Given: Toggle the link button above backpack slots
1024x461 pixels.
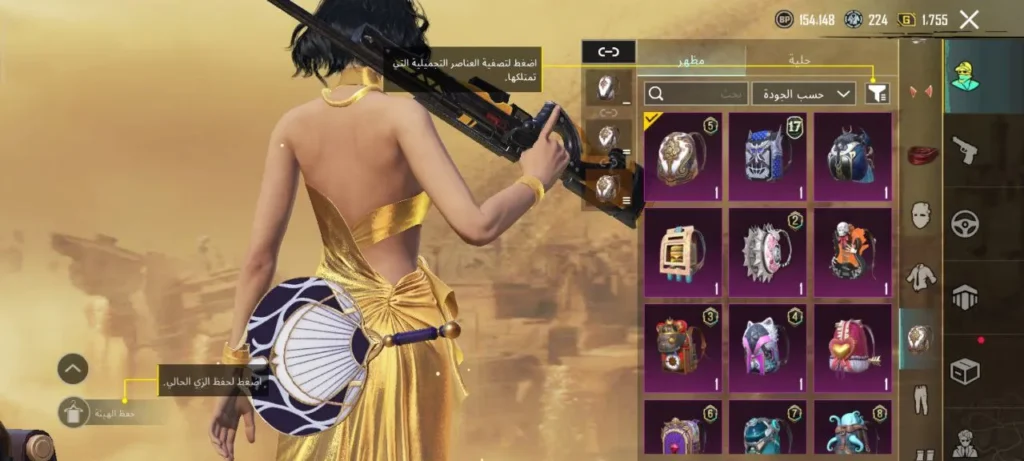Looking at the screenshot, I should pos(608,52).
